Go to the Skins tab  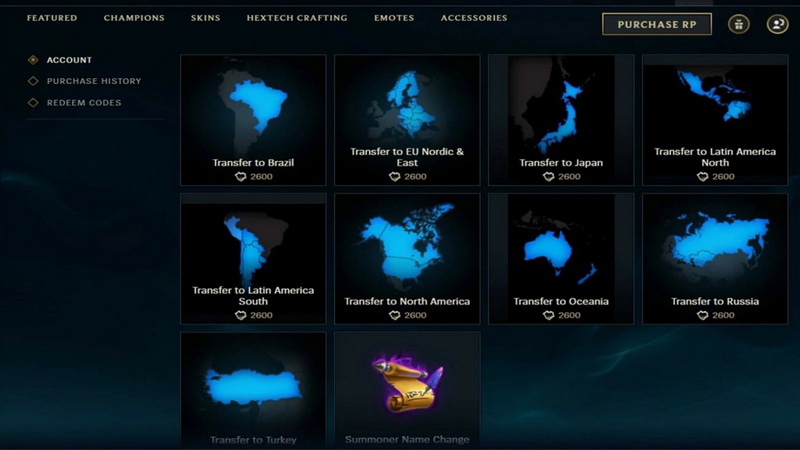[205, 18]
